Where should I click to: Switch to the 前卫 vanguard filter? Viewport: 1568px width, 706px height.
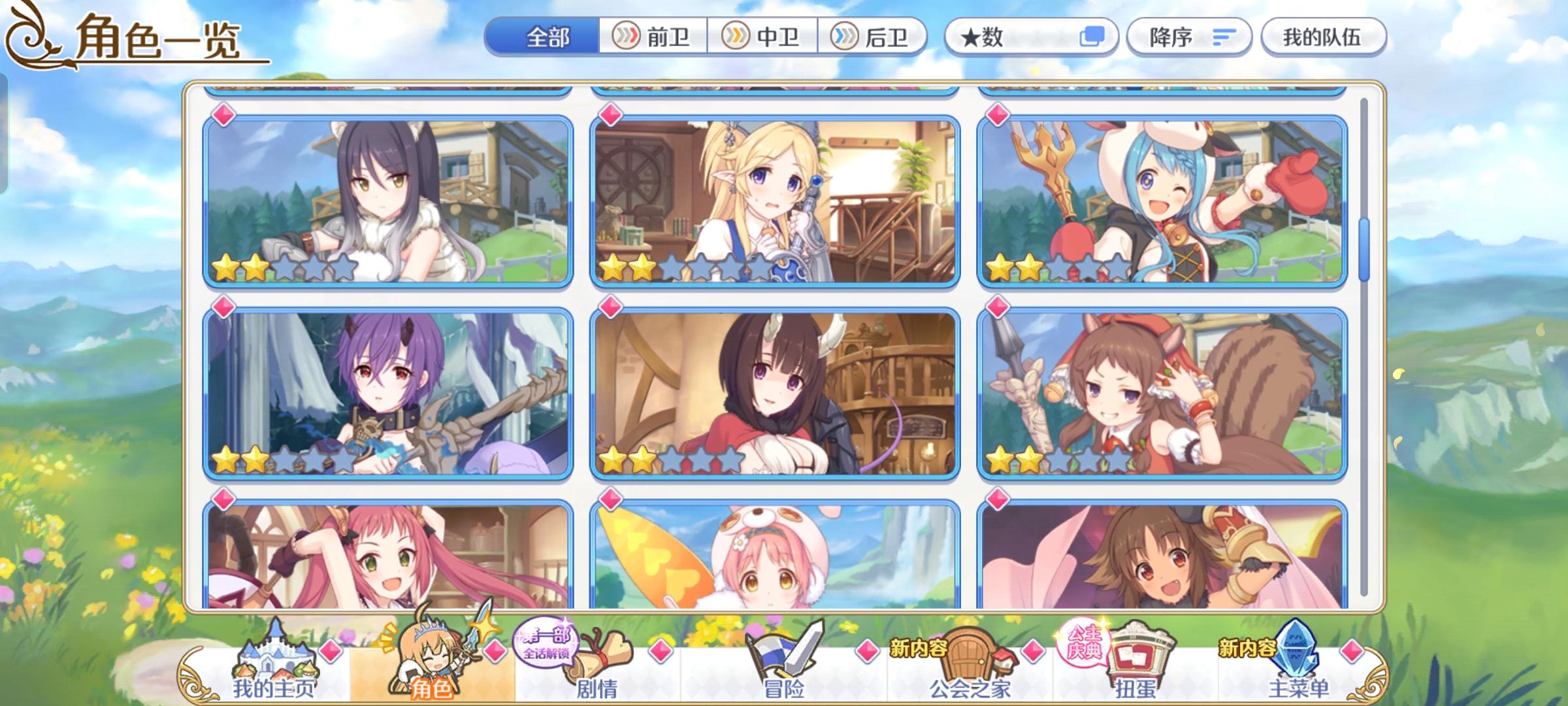click(652, 37)
